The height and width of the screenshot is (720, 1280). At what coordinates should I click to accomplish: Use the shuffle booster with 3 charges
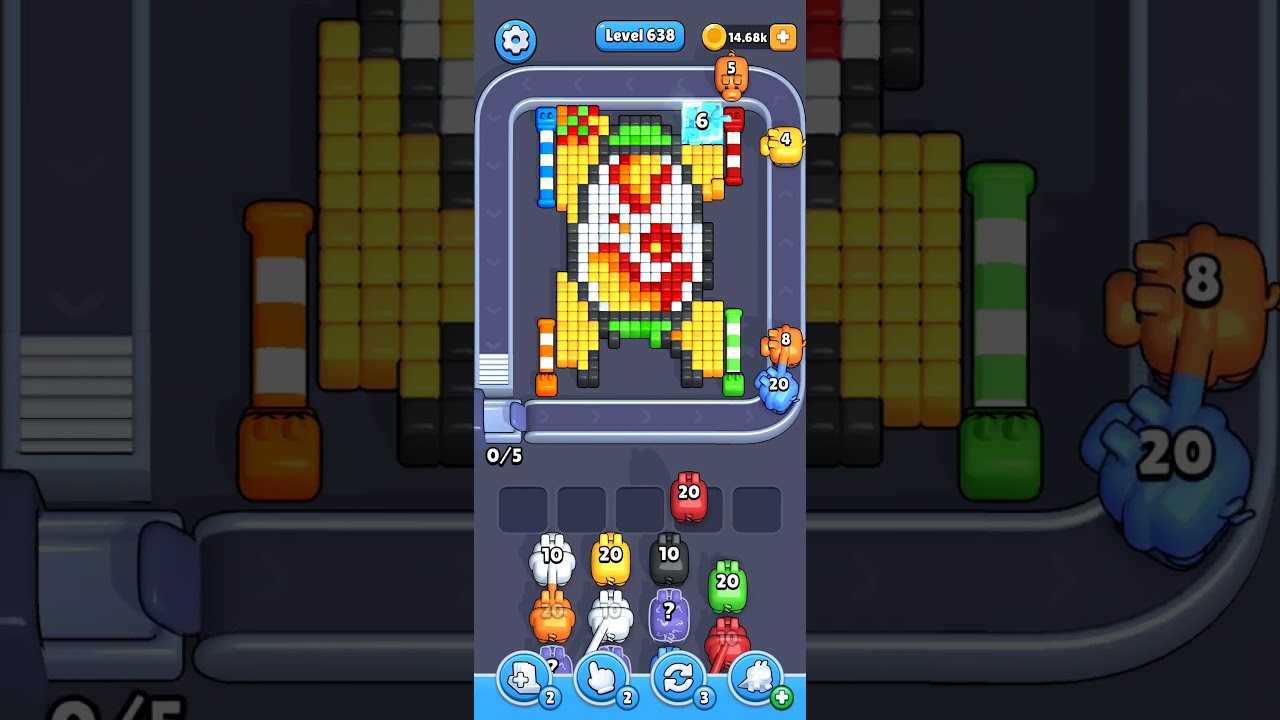click(677, 678)
